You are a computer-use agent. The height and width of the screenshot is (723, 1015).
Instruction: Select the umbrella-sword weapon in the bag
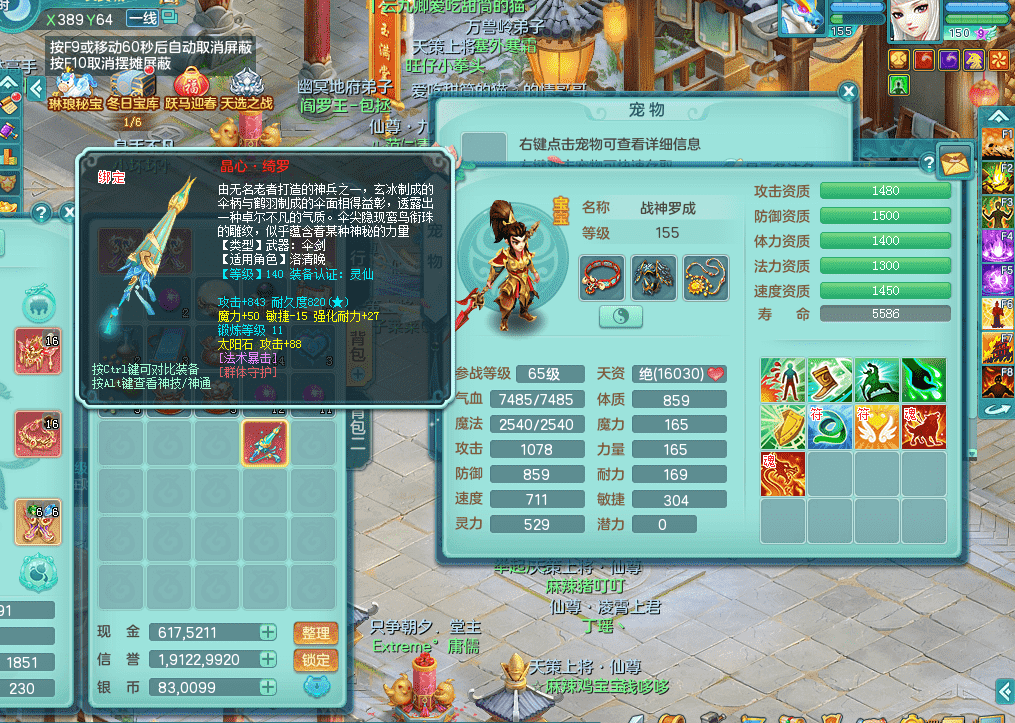click(265, 443)
